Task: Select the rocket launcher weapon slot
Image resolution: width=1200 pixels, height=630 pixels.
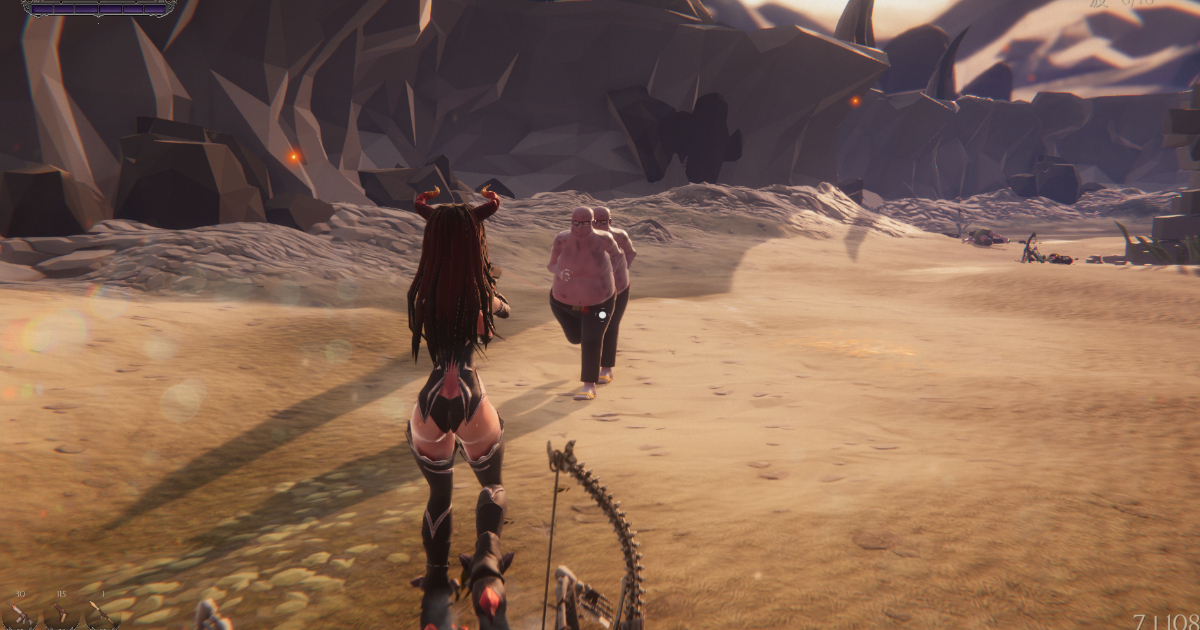Action: [x=102, y=615]
